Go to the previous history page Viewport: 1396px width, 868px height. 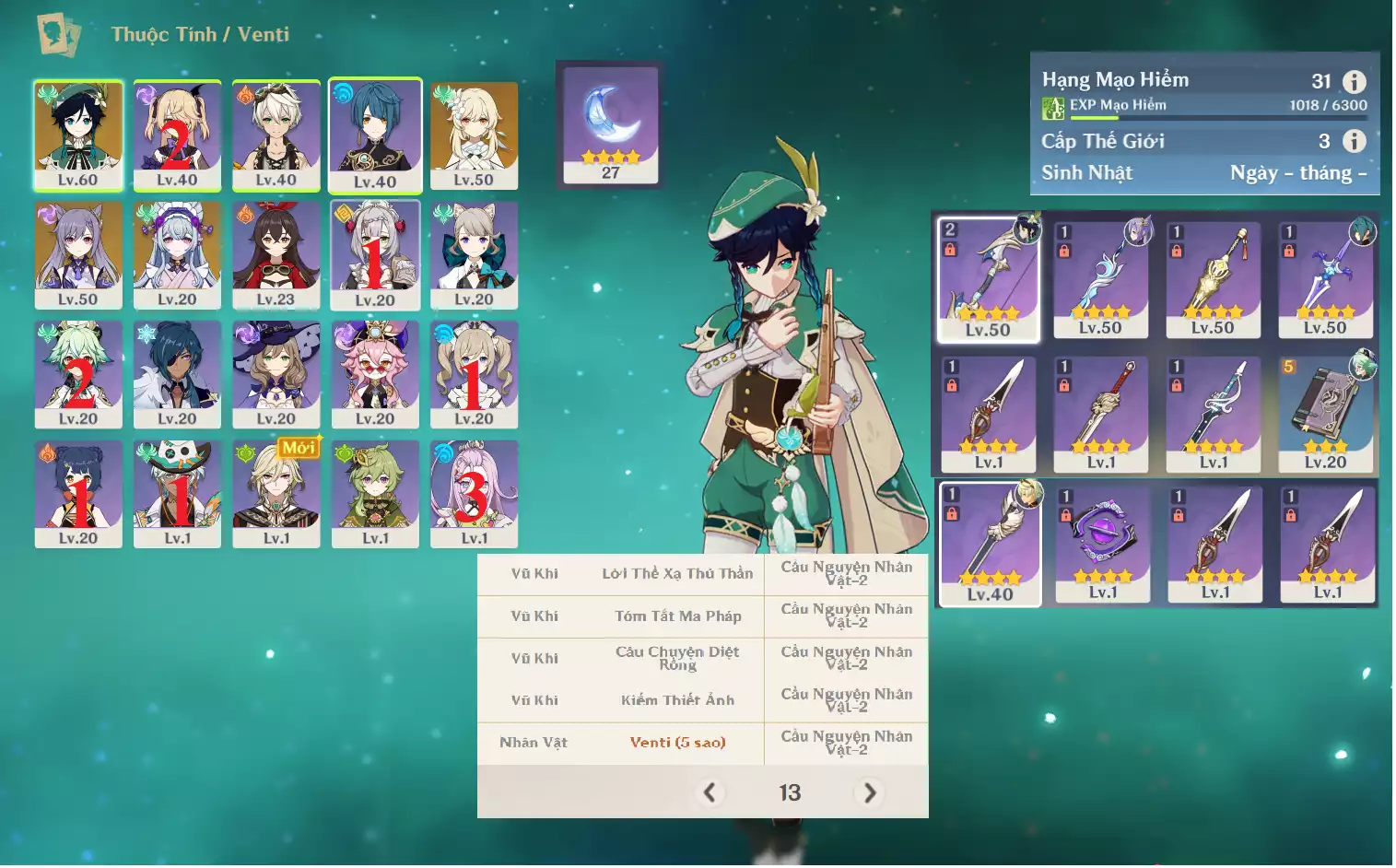[x=710, y=792]
